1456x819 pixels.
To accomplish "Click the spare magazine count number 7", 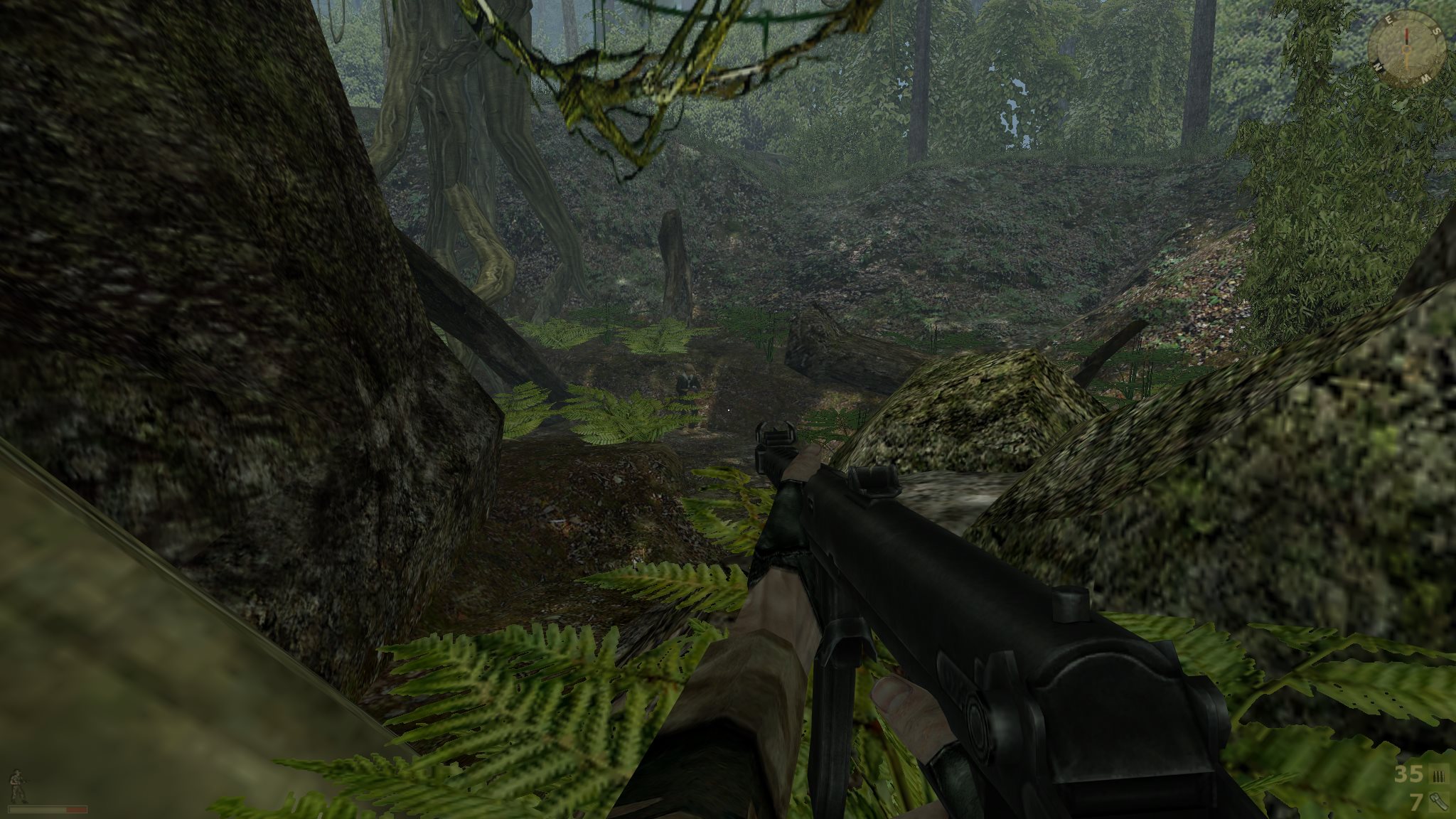I will pos(1416,802).
